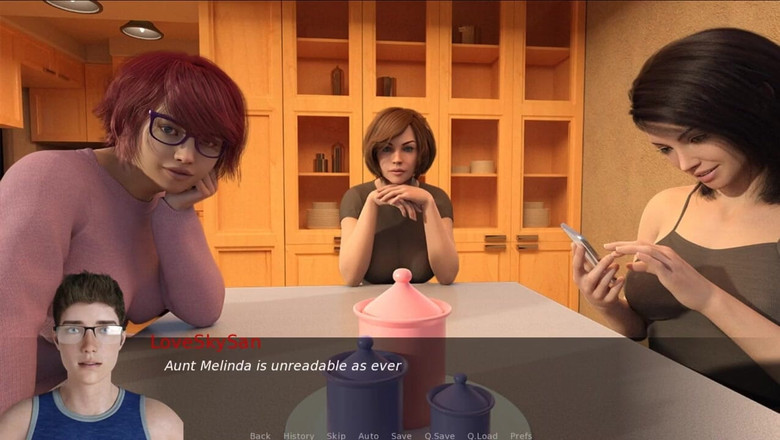The image size is (780, 440).
Task: Open the Prefs screen
Action: point(521,435)
